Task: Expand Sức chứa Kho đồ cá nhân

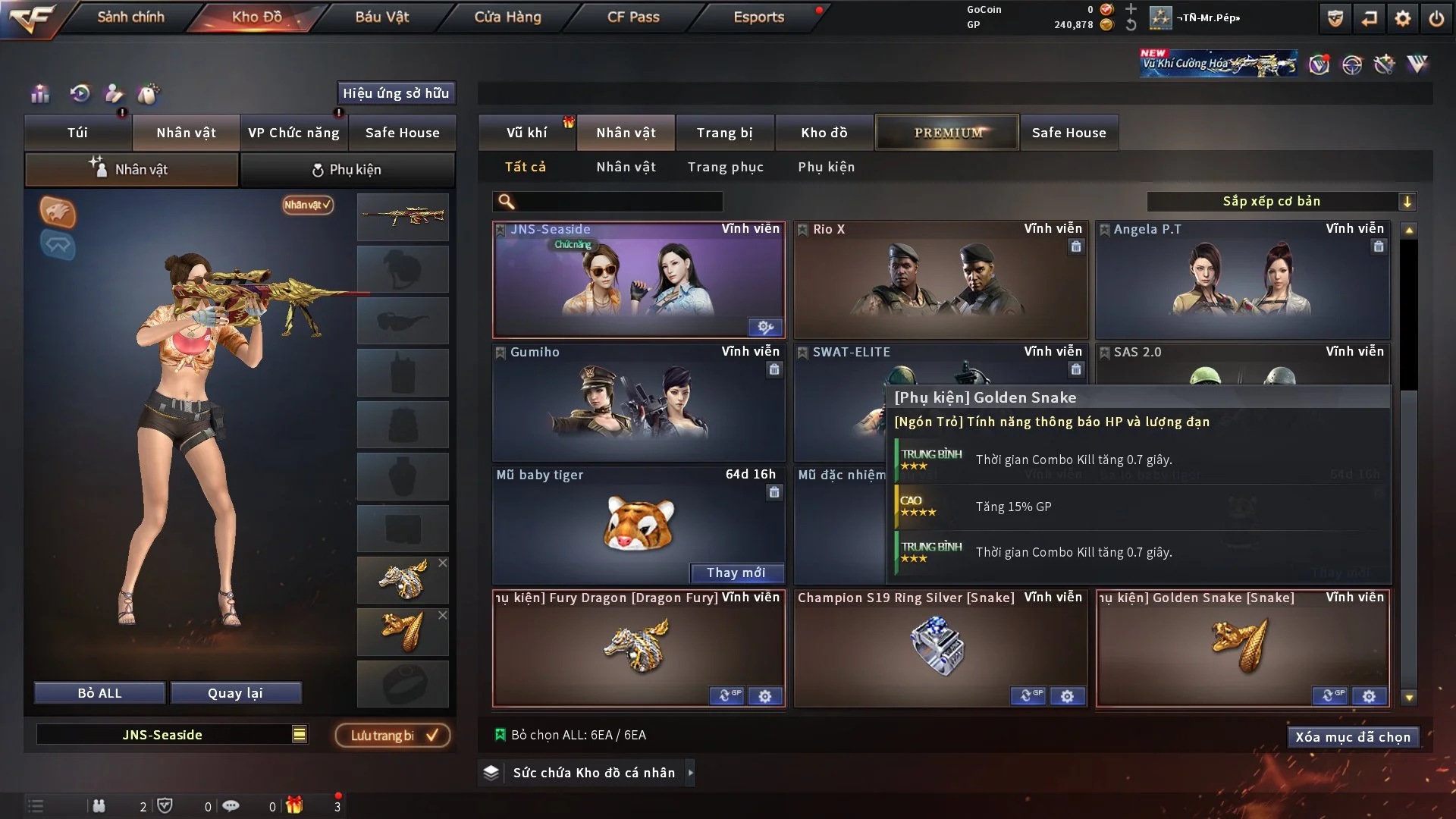Action: pyautogui.click(x=691, y=773)
